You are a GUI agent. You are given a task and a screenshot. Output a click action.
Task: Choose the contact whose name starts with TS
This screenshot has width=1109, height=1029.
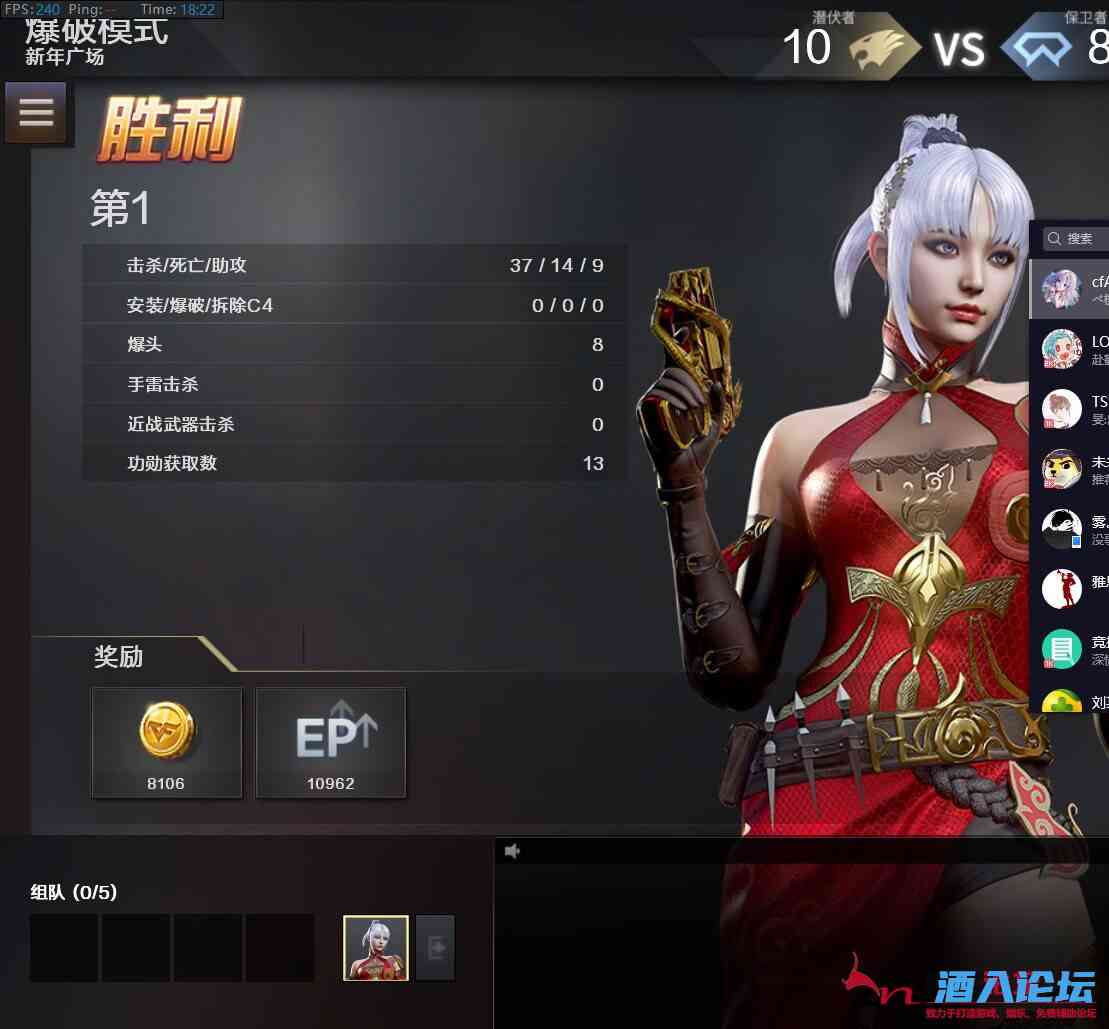[x=1072, y=409]
